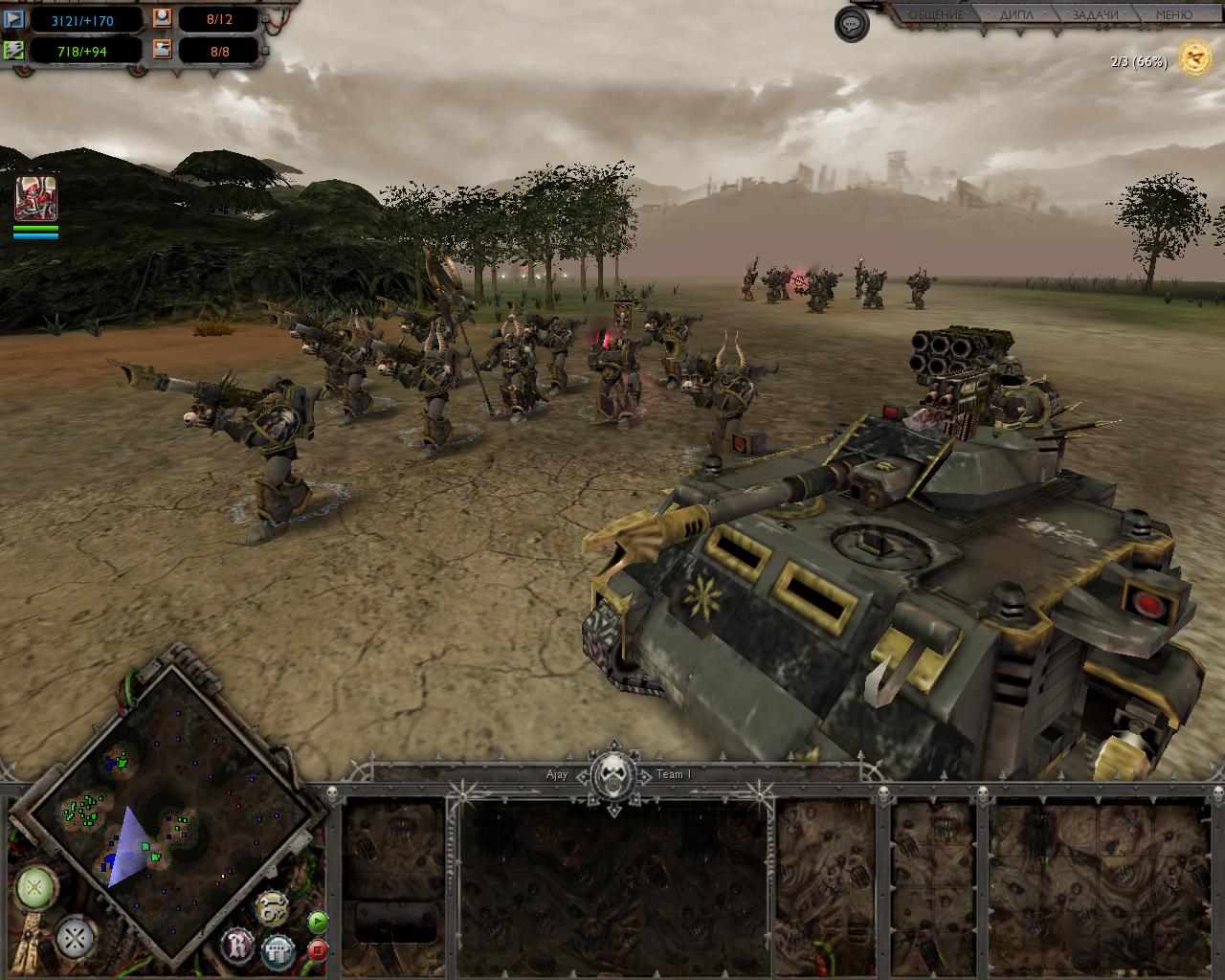The width and height of the screenshot is (1225, 980).
Task: Select the red hero portrait
Action: 35,198
